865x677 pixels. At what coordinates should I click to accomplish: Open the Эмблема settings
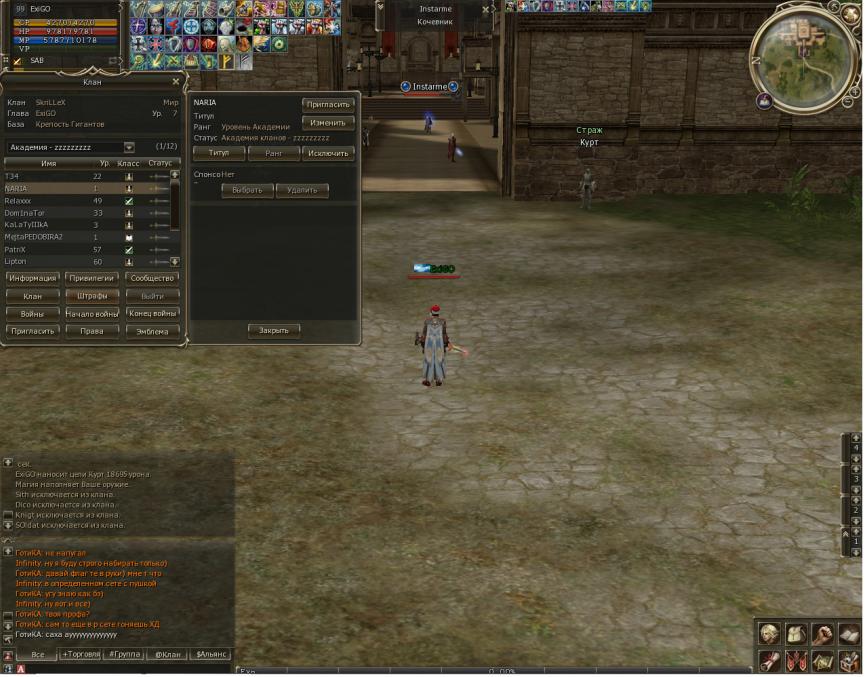coord(153,331)
